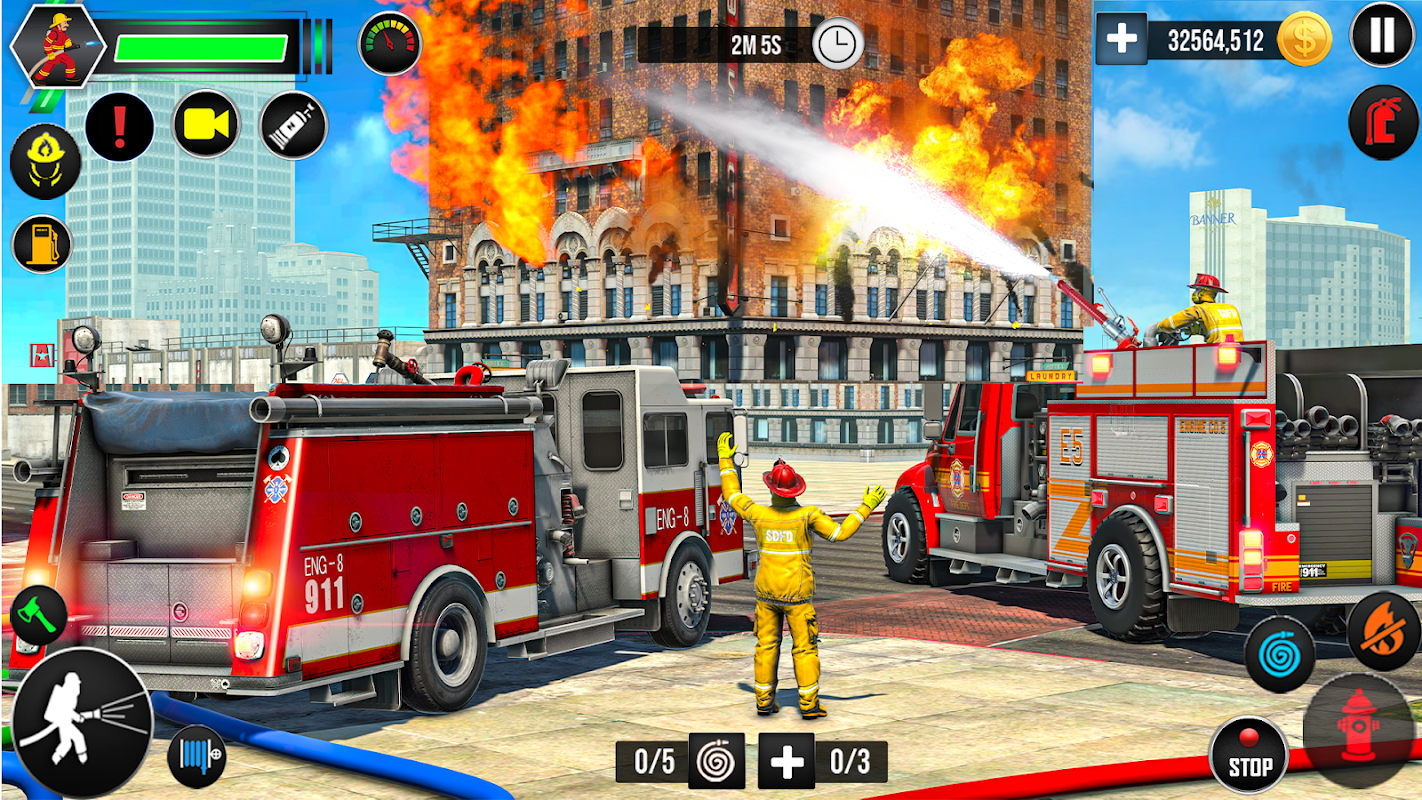Viewport: 1422px width, 800px height.
Task: Click the white plus medical counter icon
Action: click(x=786, y=761)
